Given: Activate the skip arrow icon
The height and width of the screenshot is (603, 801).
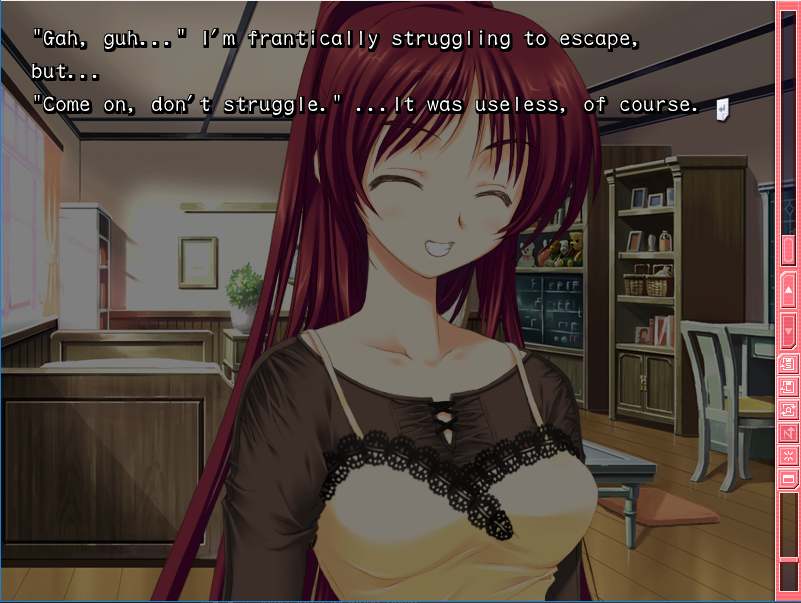Looking at the screenshot, I should (x=788, y=433).
